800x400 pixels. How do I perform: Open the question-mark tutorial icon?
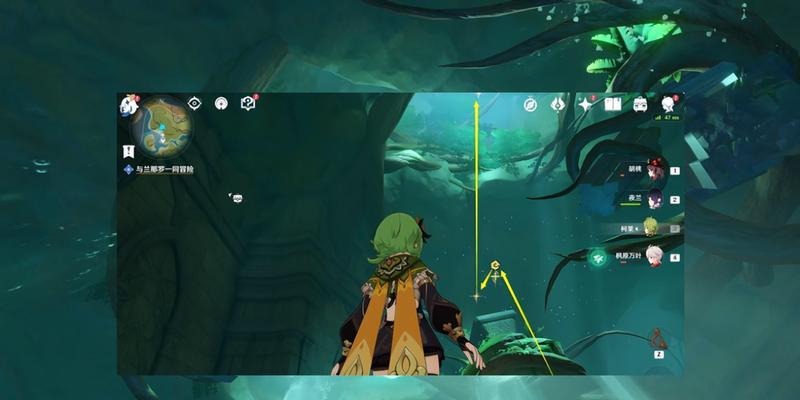click(248, 103)
